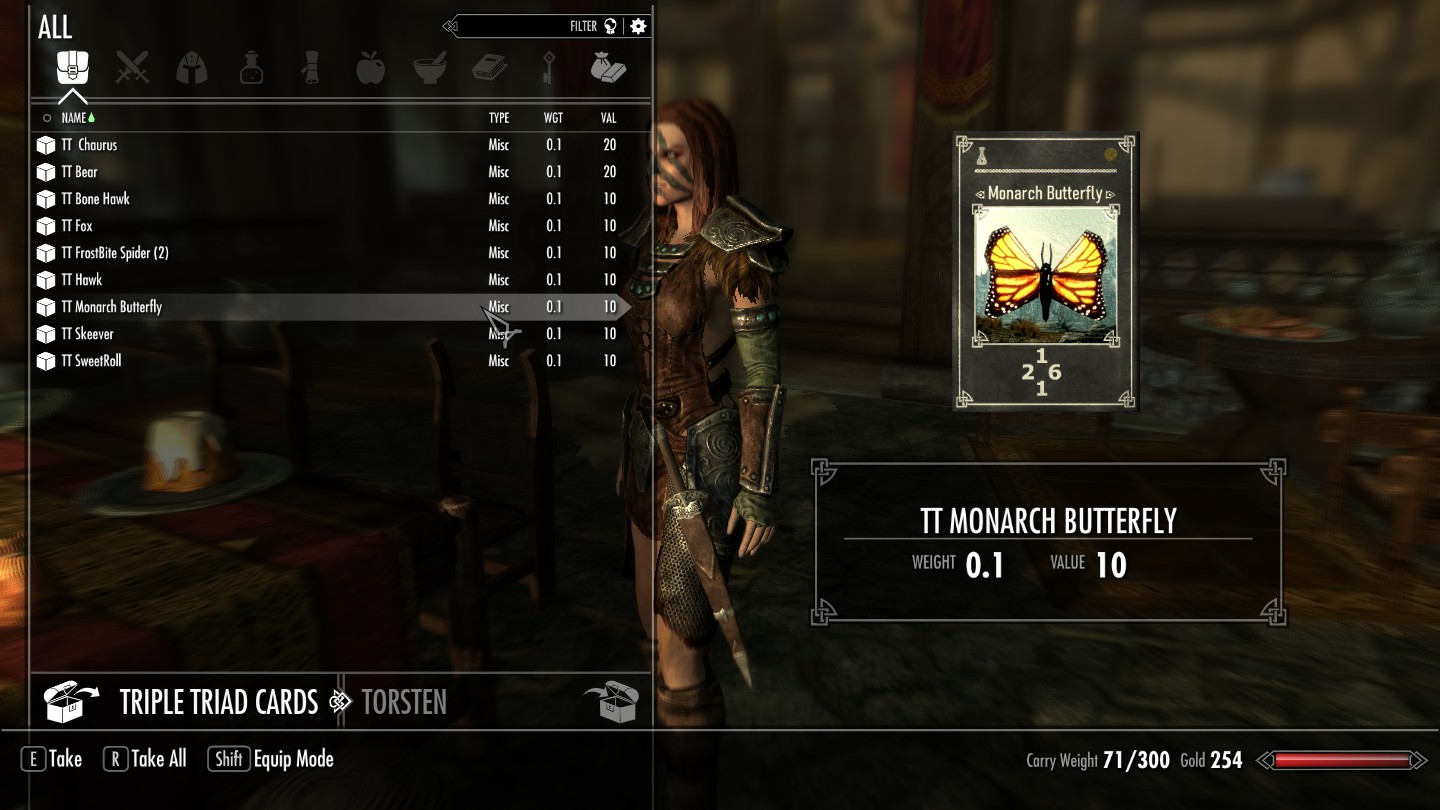
Task: Open the helmet armor category
Action: tap(191, 68)
